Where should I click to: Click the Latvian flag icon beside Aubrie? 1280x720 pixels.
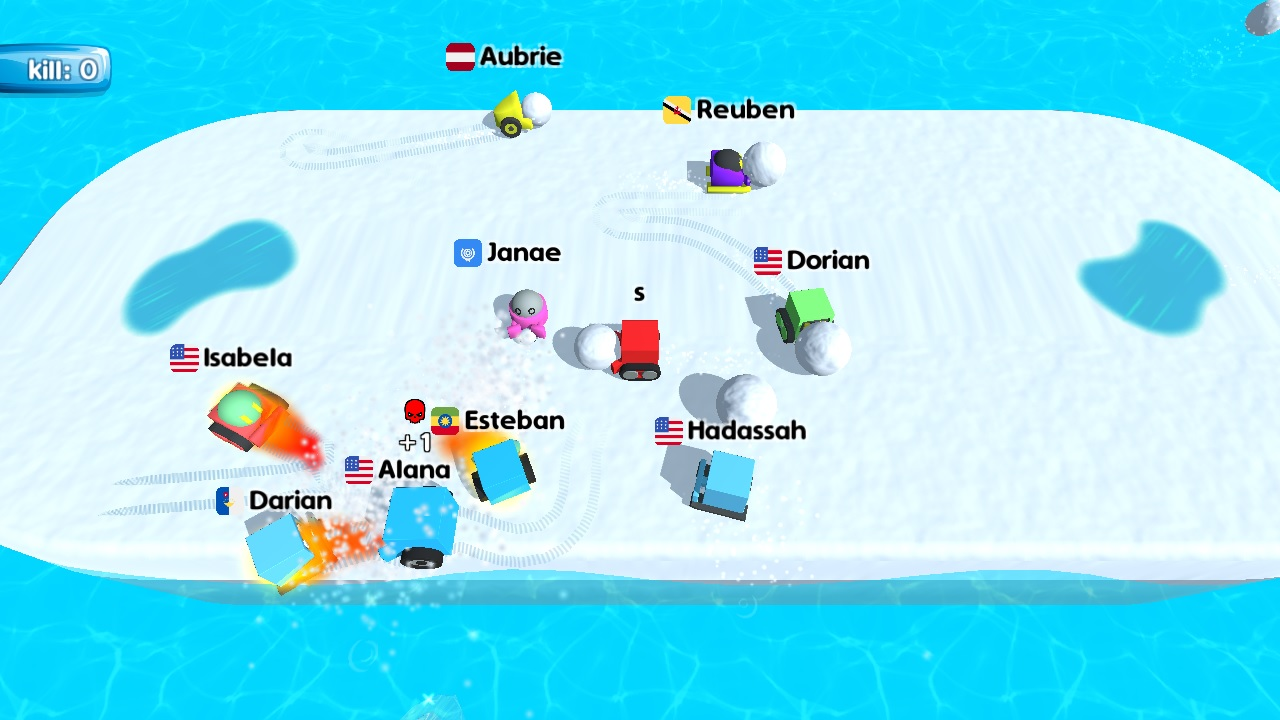(461, 57)
